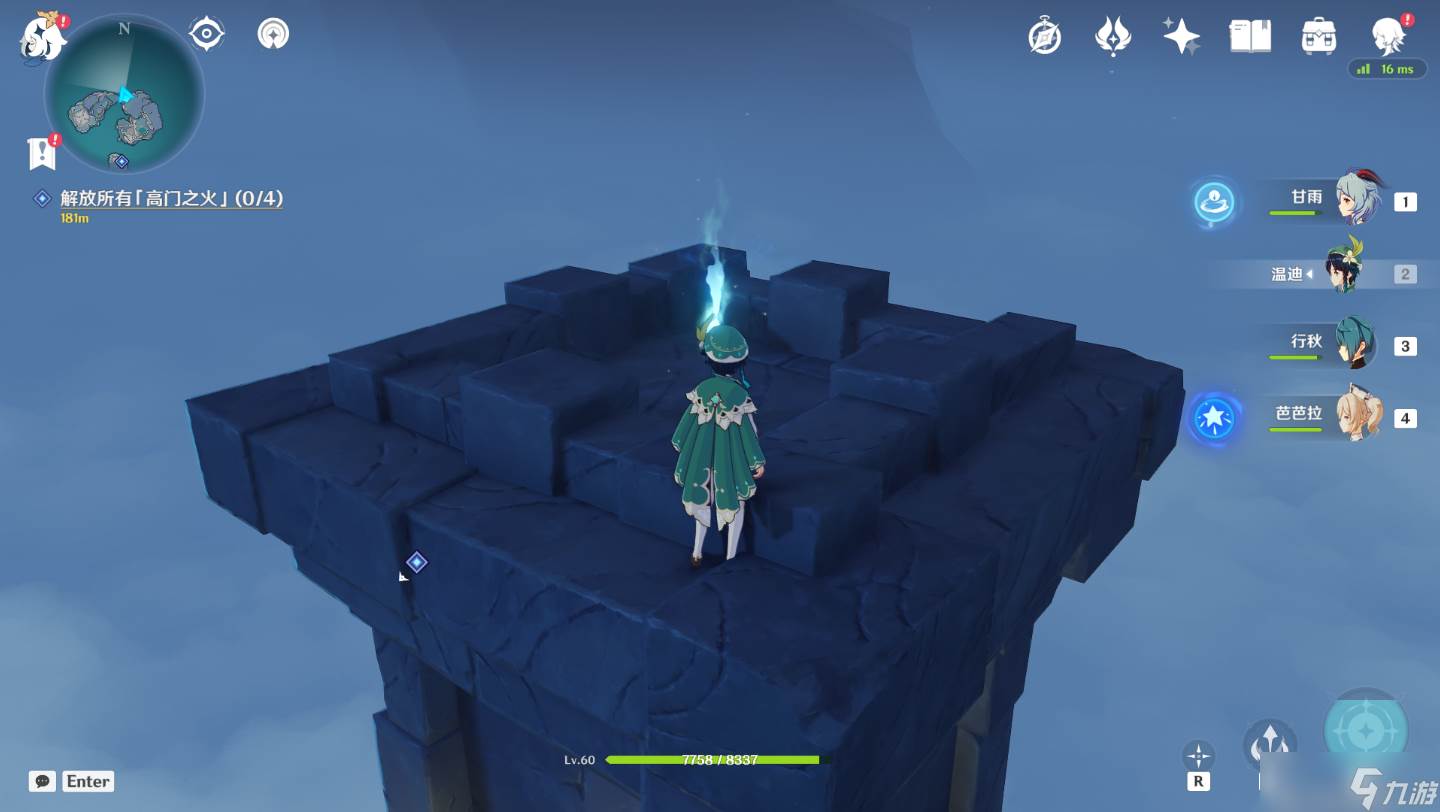The width and height of the screenshot is (1440, 812).
Task: Click the round beacon icon beside the minimap
Action: tap(273, 34)
